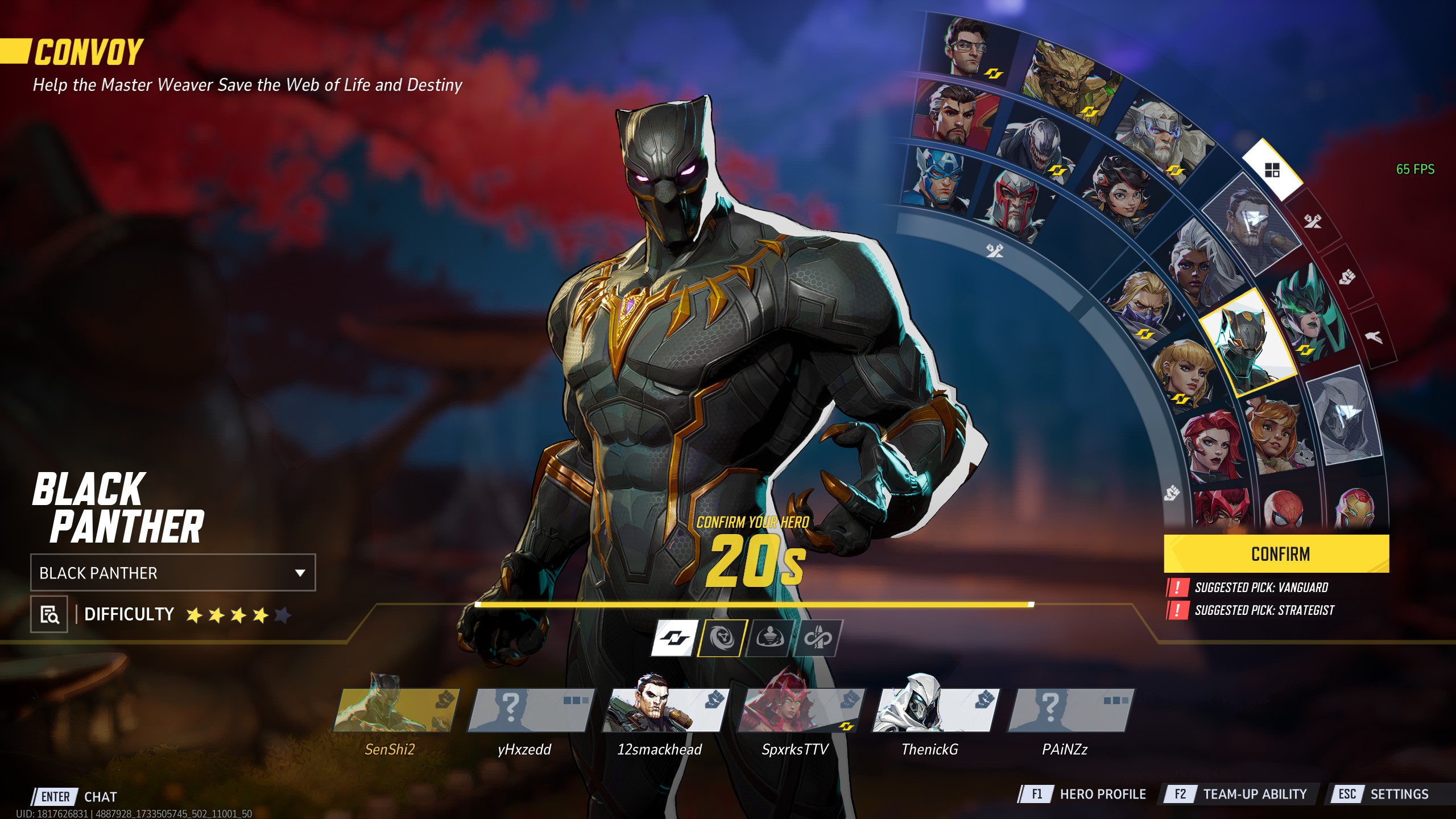Confirm the Black Panther hero pick
The image size is (1456, 819).
point(1276,553)
